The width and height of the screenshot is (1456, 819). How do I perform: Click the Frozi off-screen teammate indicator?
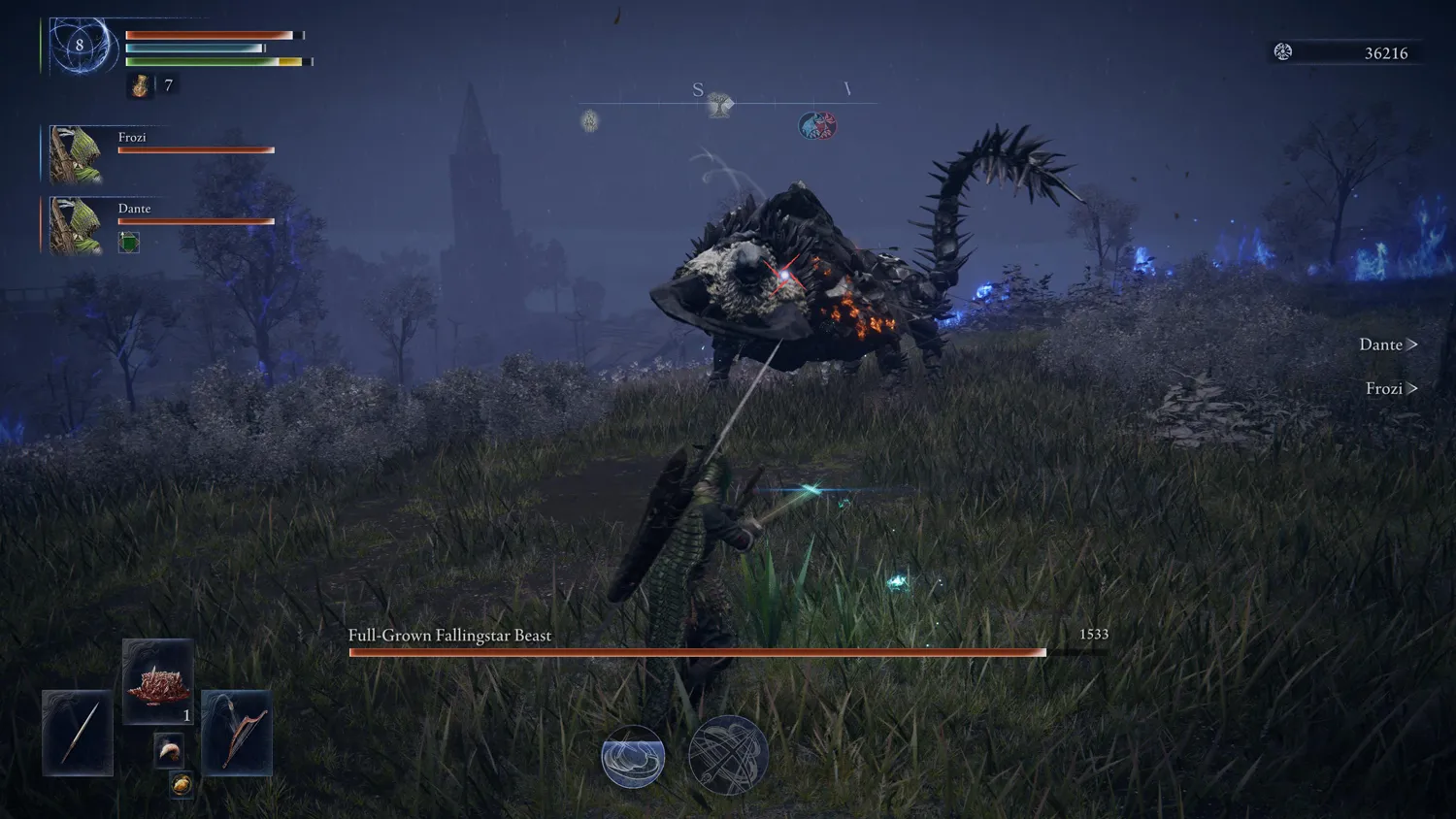point(1391,388)
